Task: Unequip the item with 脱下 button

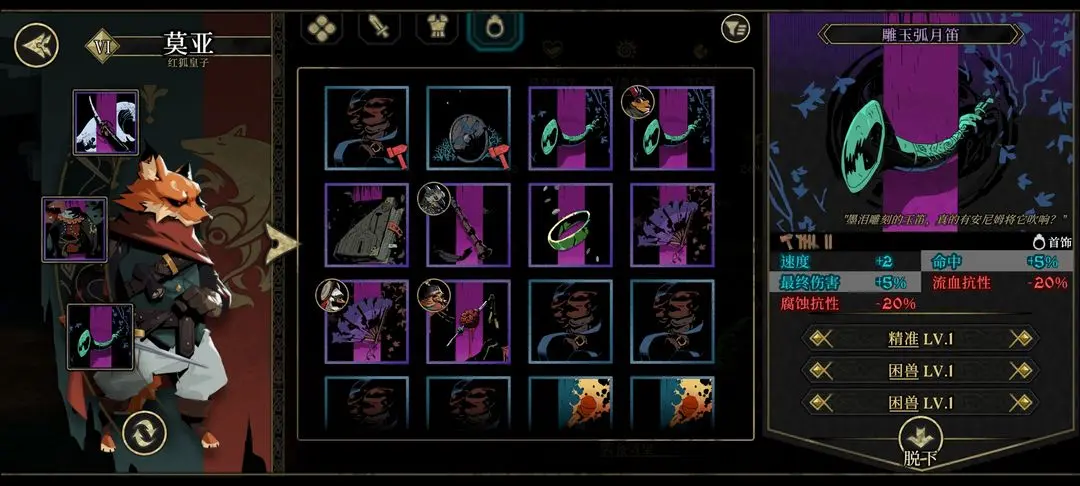Action: pos(920,443)
